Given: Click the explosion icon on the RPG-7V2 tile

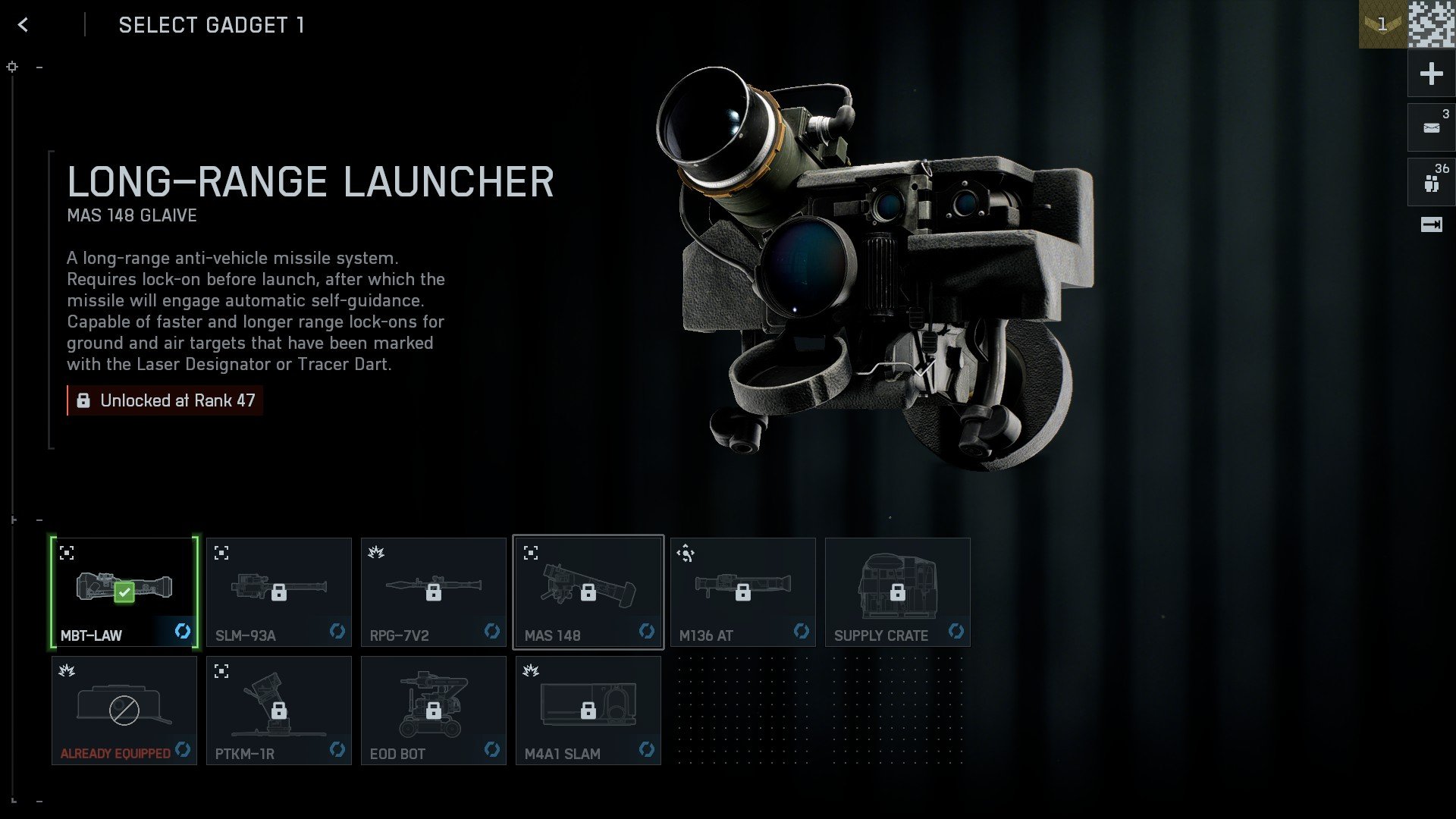Looking at the screenshot, I should (x=376, y=553).
